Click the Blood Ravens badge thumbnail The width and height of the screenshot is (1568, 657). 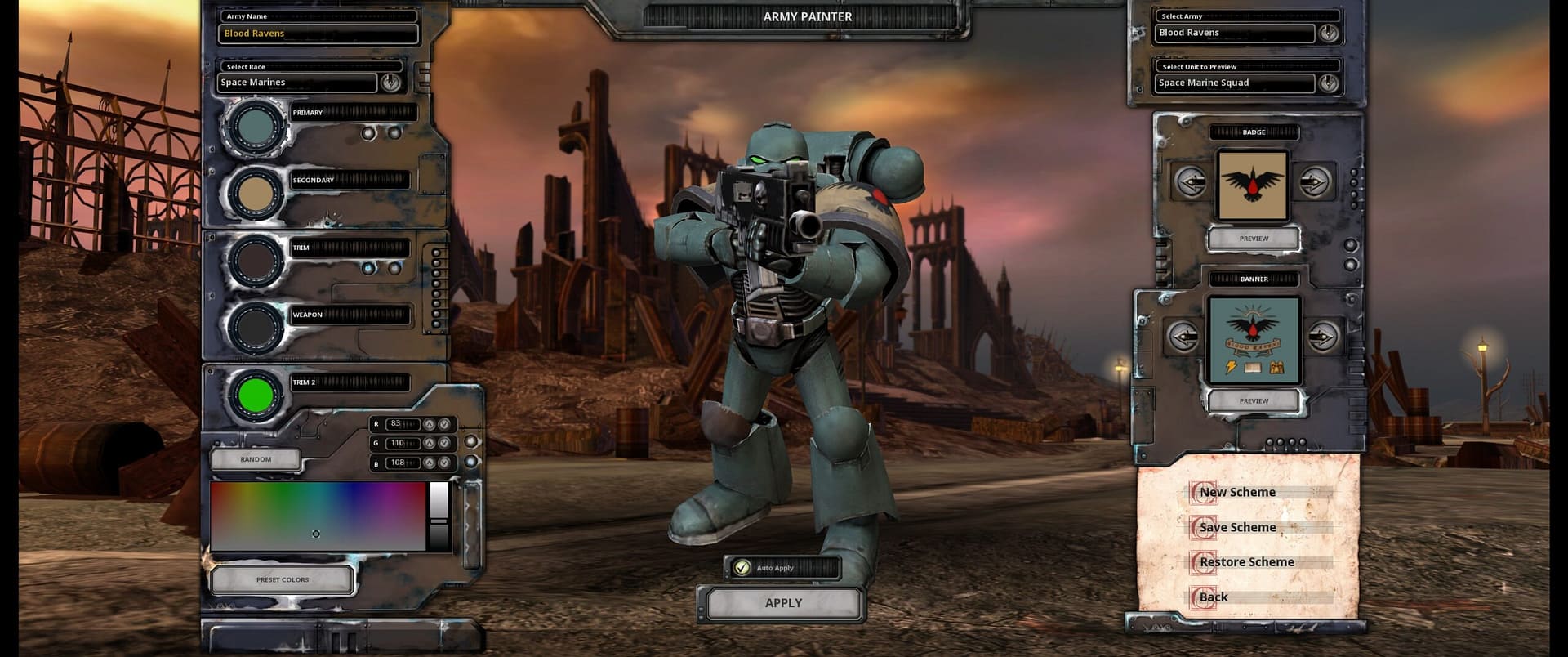point(1253,186)
